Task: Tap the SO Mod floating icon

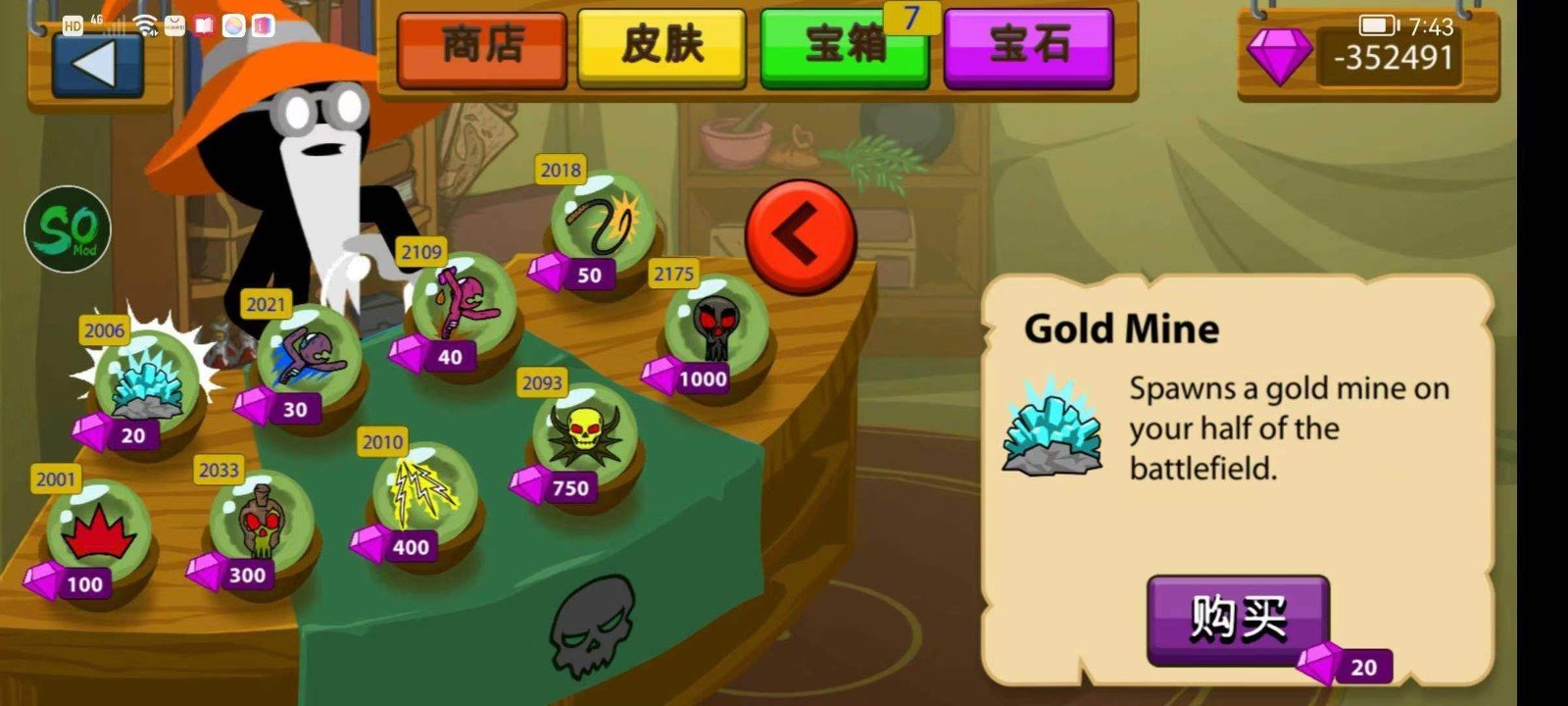Action: pos(67,228)
